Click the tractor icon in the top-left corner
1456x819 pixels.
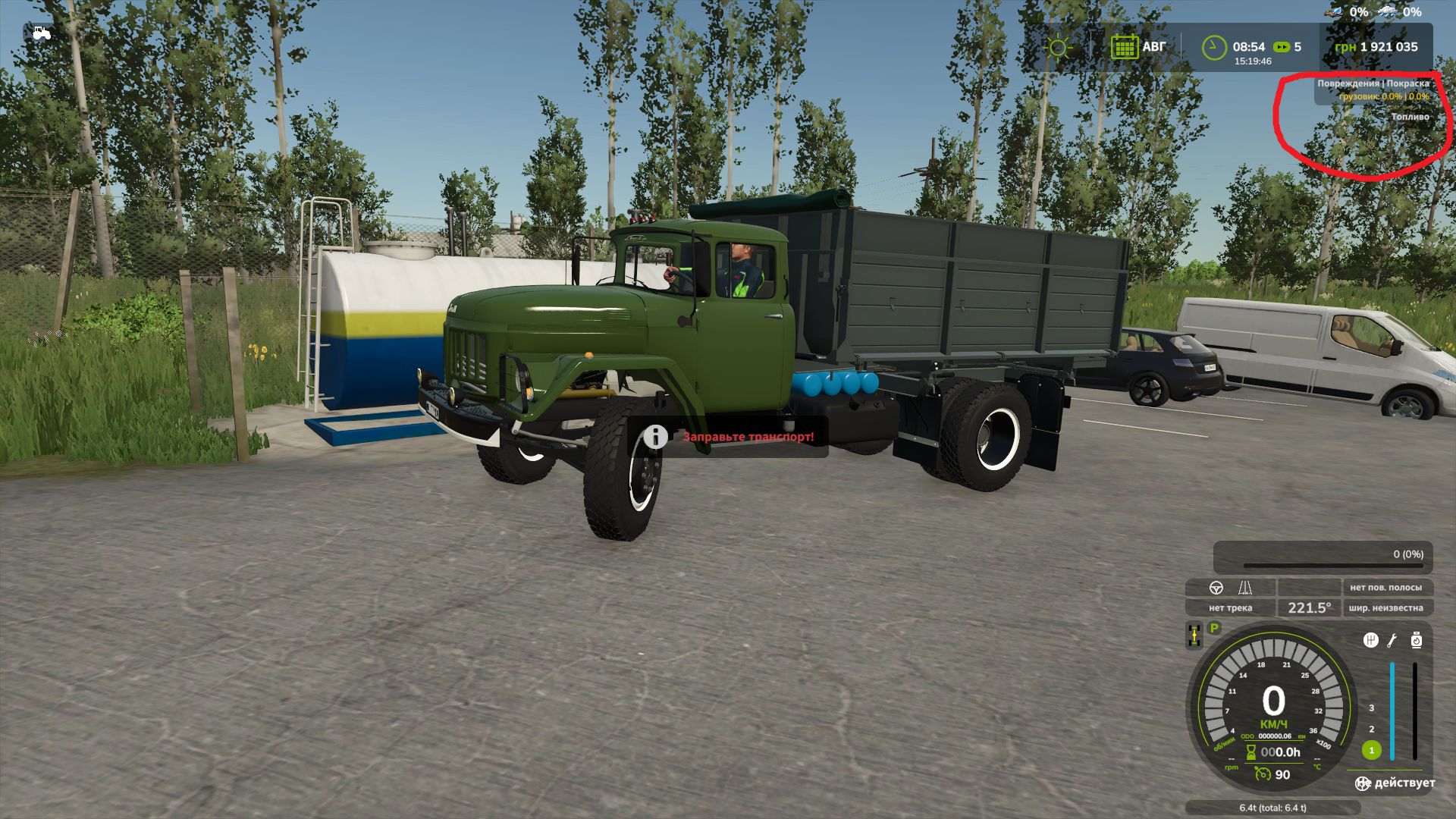42,32
